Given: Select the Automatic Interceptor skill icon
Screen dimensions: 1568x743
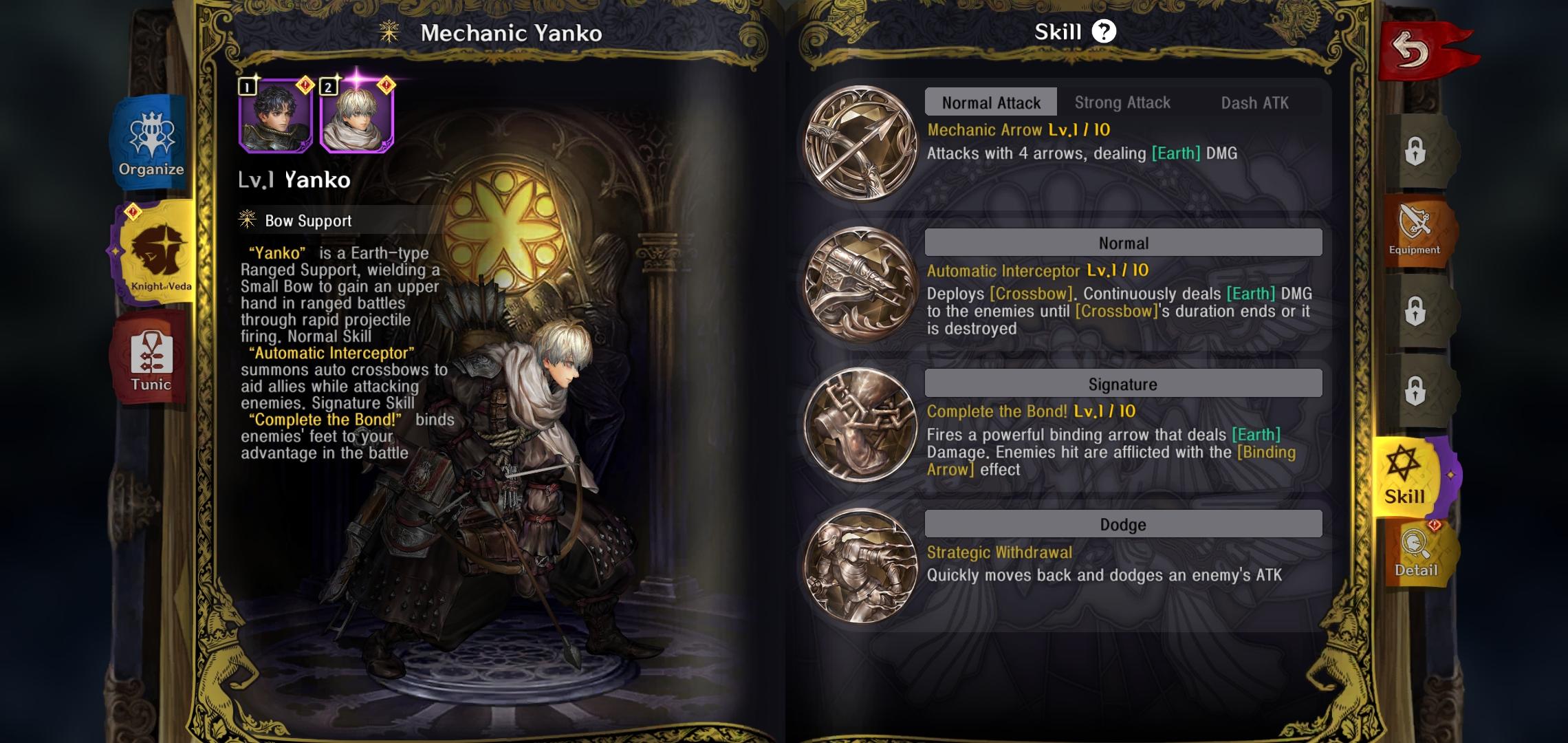Looking at the screenshot, I should pyautogui.click(x=860, y=283).
